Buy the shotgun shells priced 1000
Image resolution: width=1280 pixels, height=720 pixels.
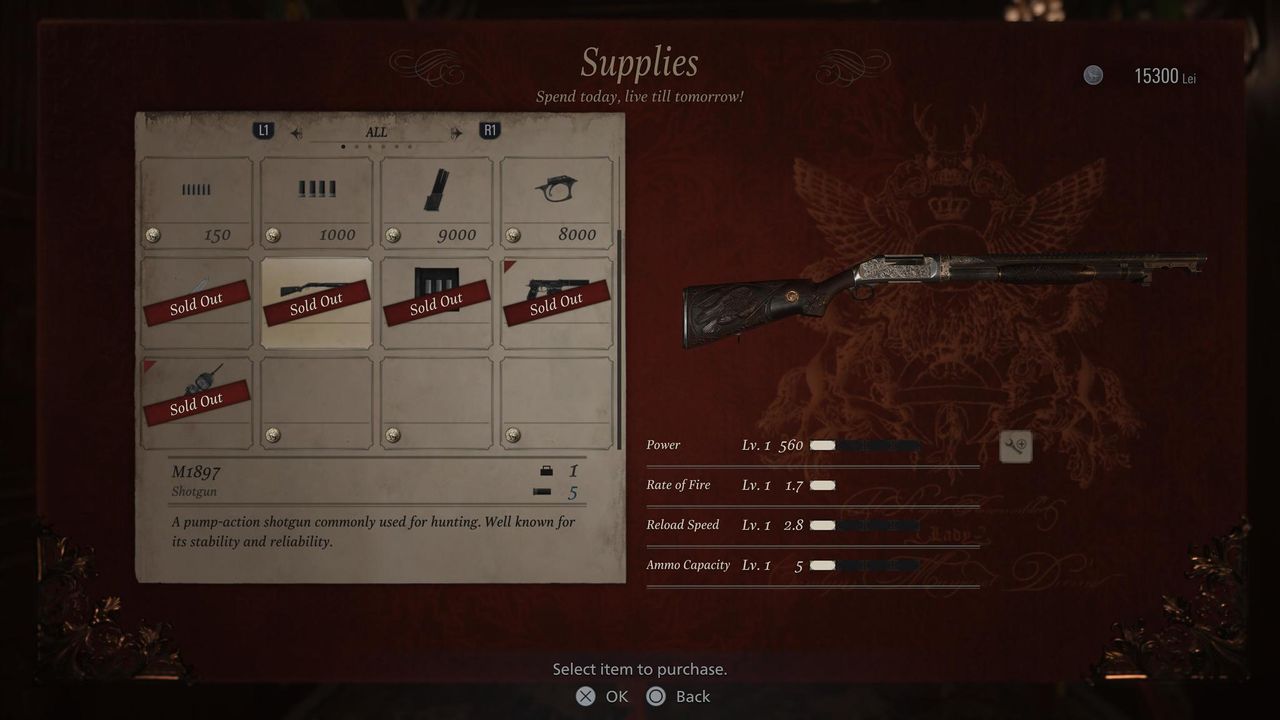(x=316, y=203)
